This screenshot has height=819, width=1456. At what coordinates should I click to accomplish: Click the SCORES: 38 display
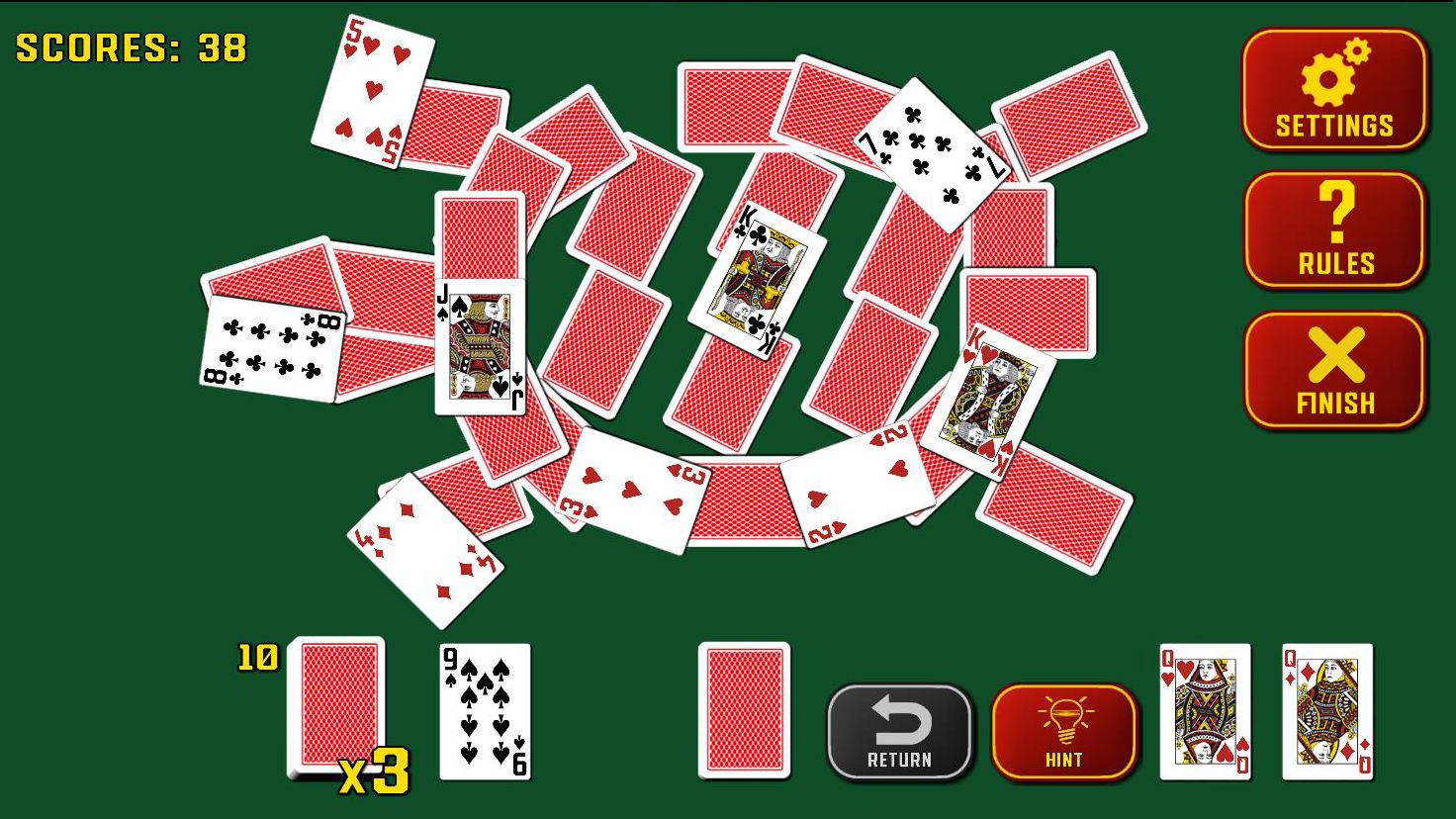(129, 45)
